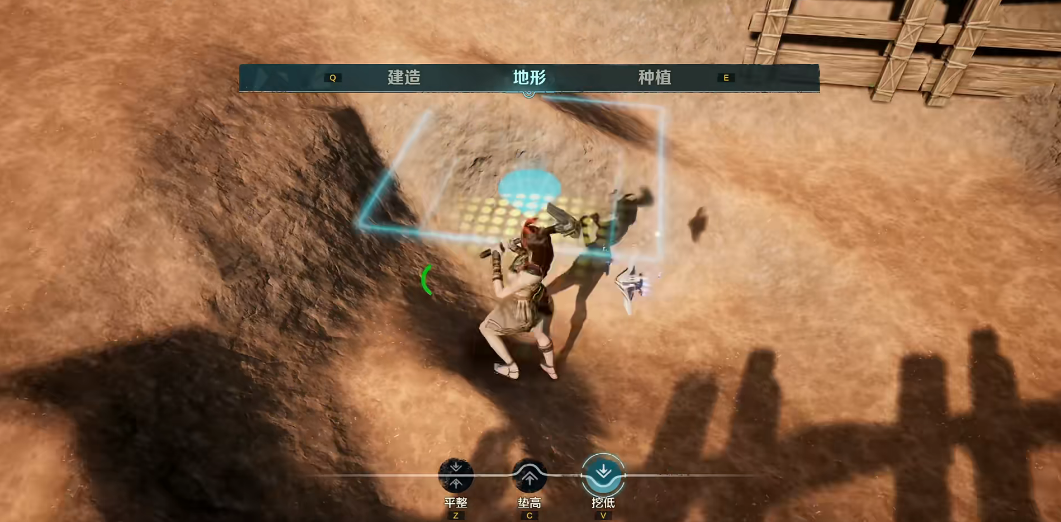Viewport: 1061px width, 522px height.
Task: Select the 地形 tab
Action: tap(529, 78)
